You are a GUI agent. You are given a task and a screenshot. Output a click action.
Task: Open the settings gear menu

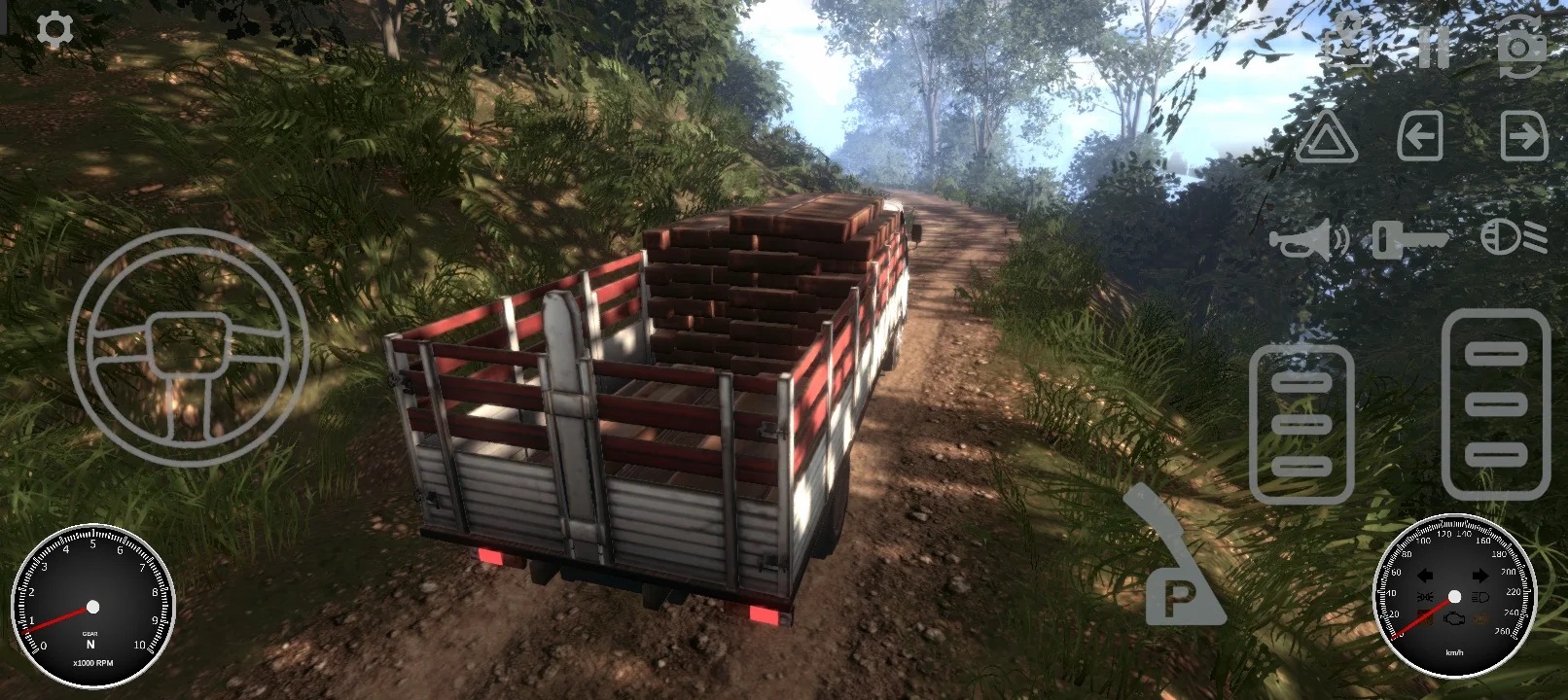55,26
